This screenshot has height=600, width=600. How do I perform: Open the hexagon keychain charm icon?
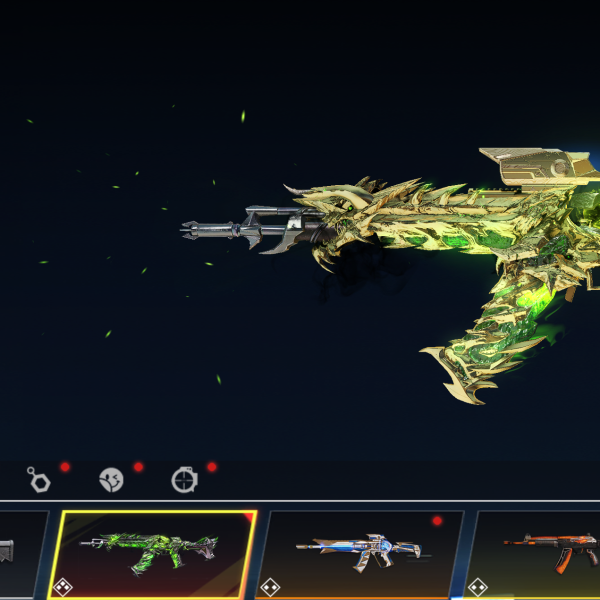(39, 479)
